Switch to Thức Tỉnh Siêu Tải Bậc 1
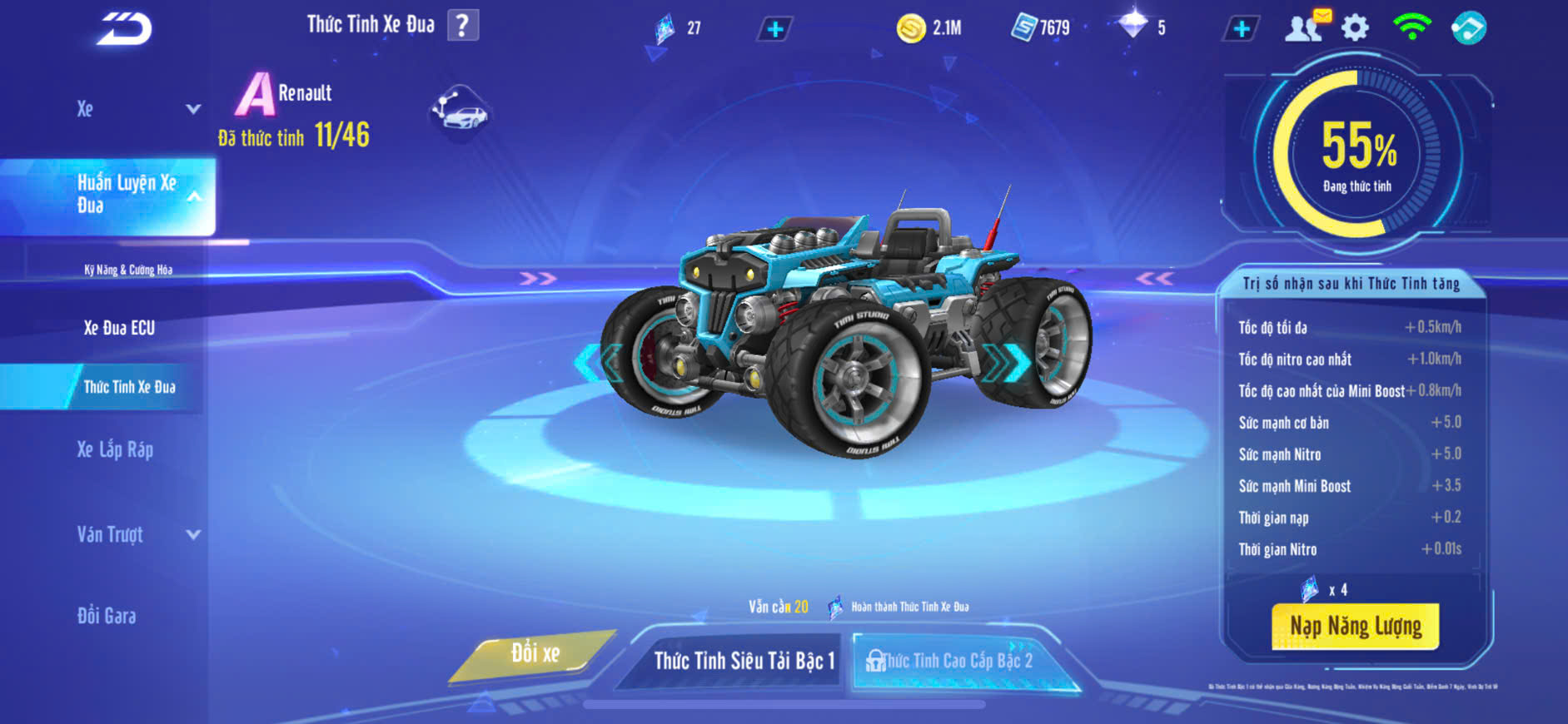 743,661
